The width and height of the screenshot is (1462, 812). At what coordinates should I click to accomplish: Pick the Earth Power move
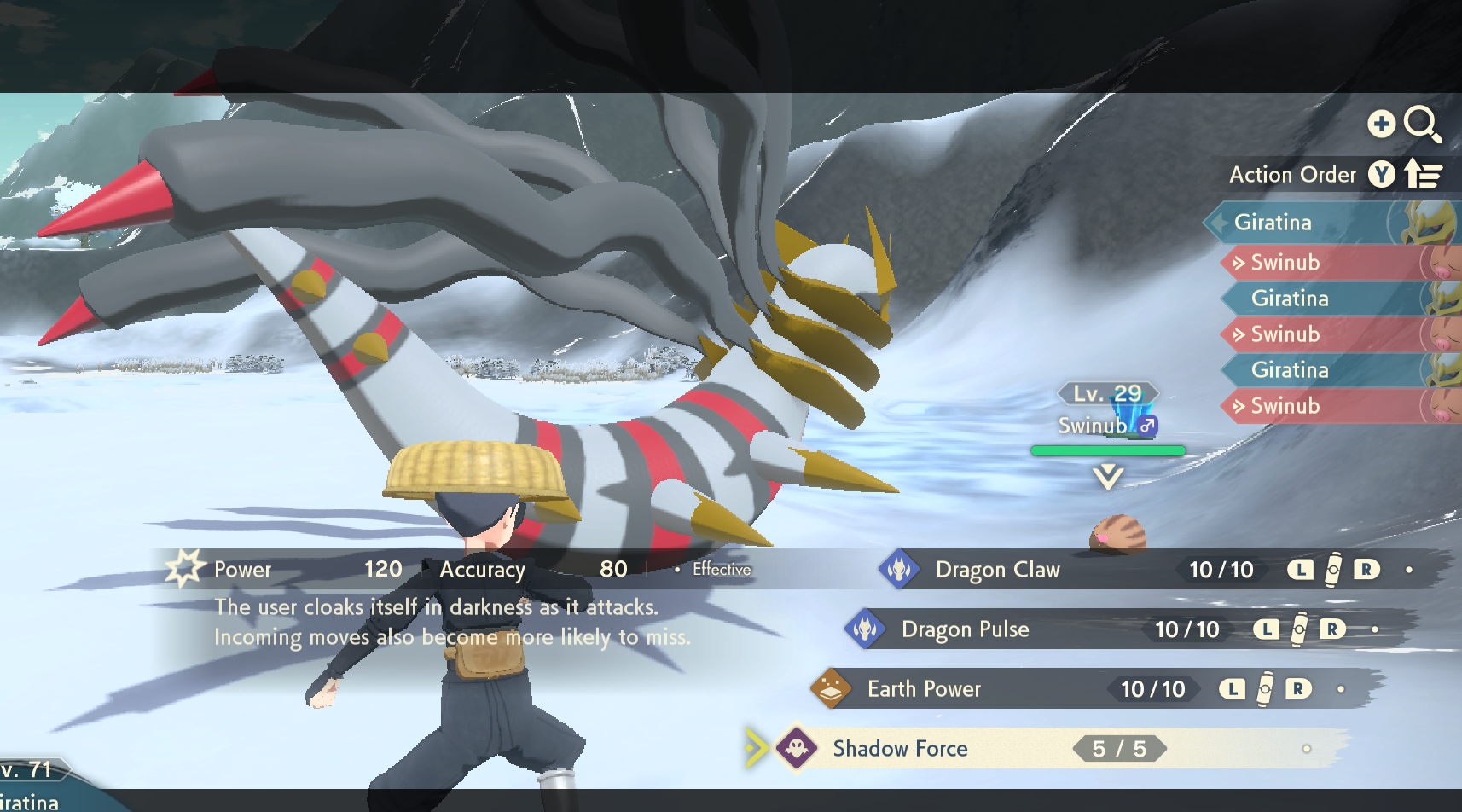point(924,689)
